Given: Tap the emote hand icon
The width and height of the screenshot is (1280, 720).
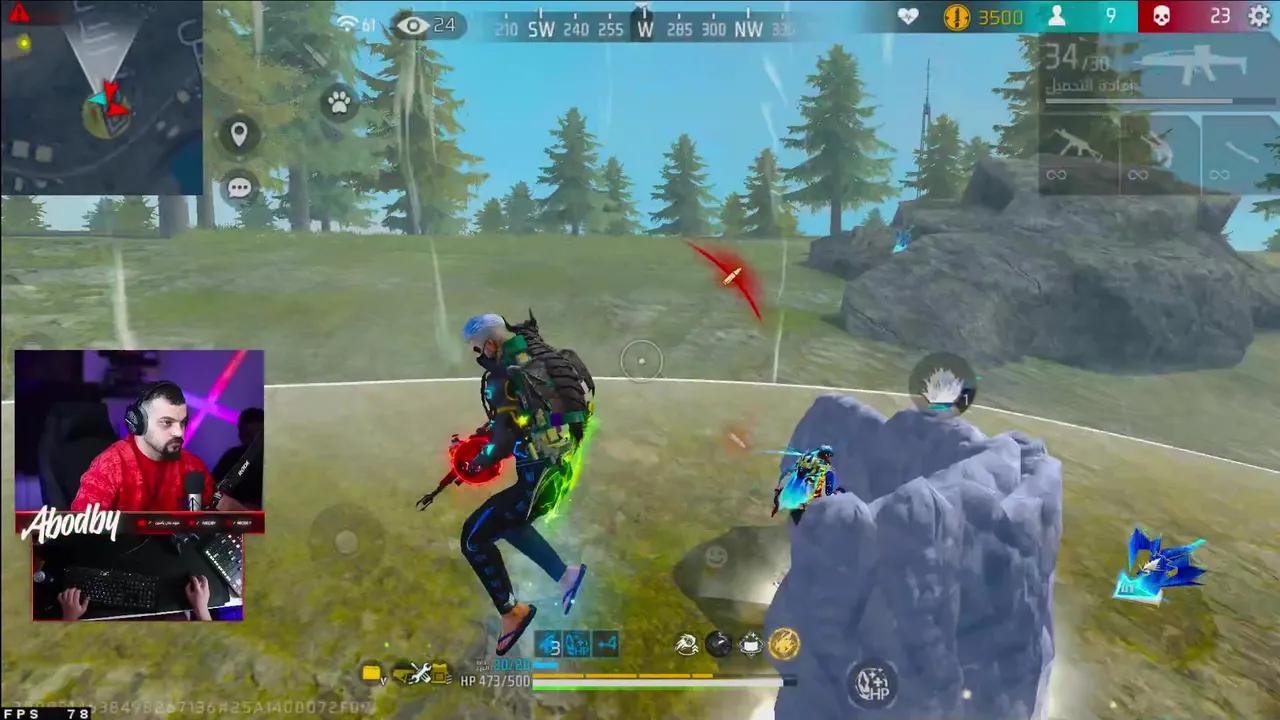Looking at the screenshot, I should point(685,645).
